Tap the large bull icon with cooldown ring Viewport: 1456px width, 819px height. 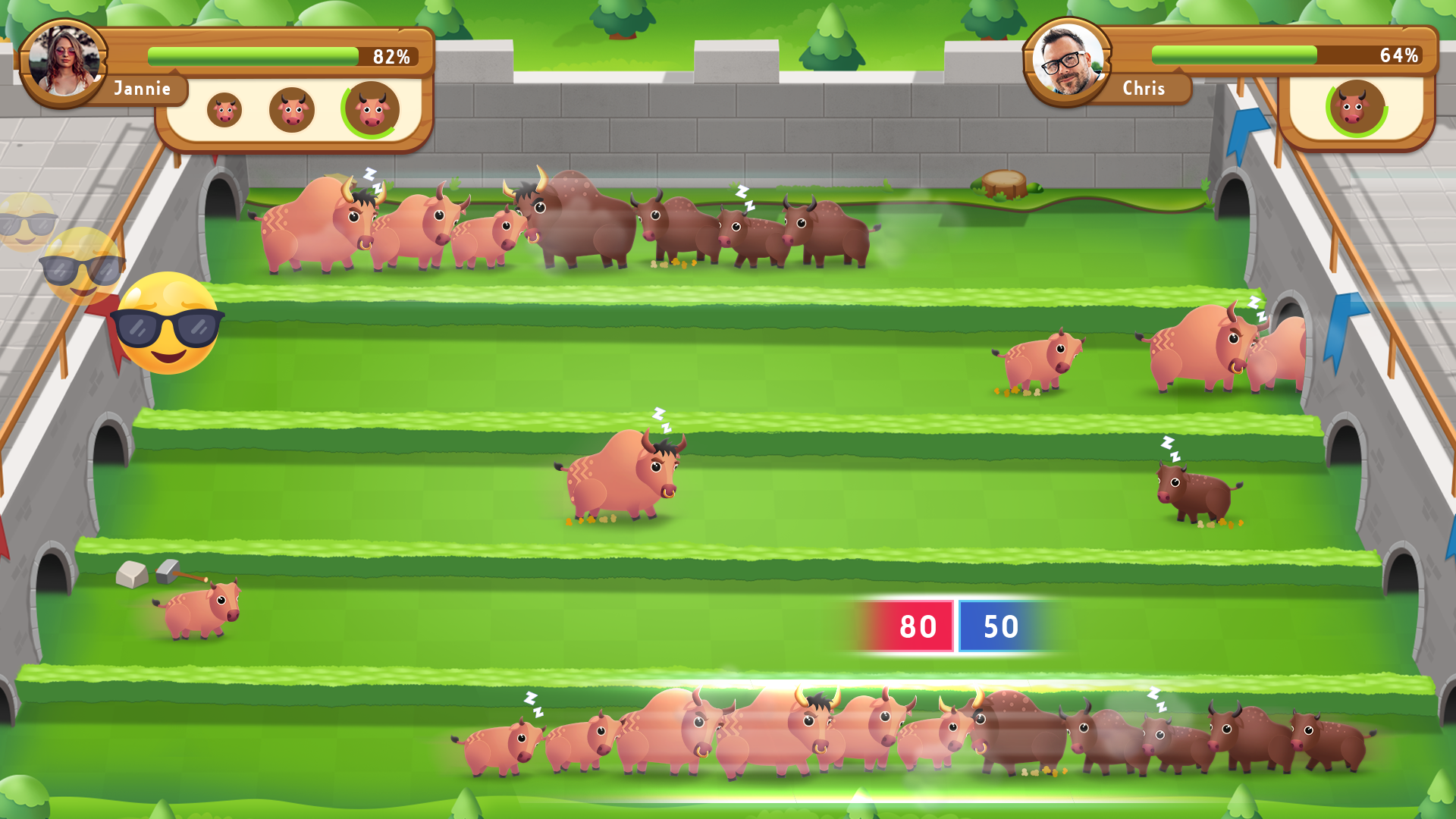coord(369,110)
